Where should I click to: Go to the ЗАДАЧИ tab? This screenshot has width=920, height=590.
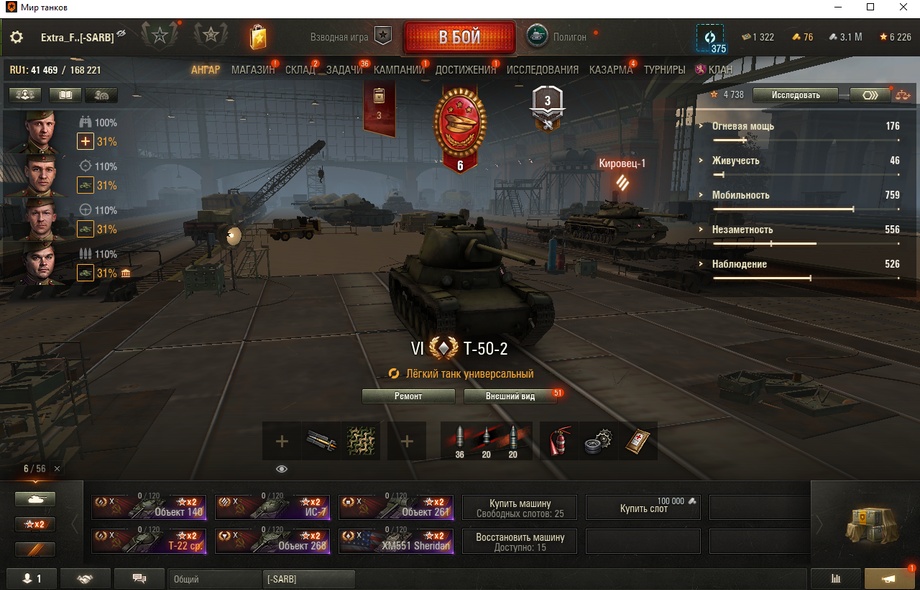[345, 70]
